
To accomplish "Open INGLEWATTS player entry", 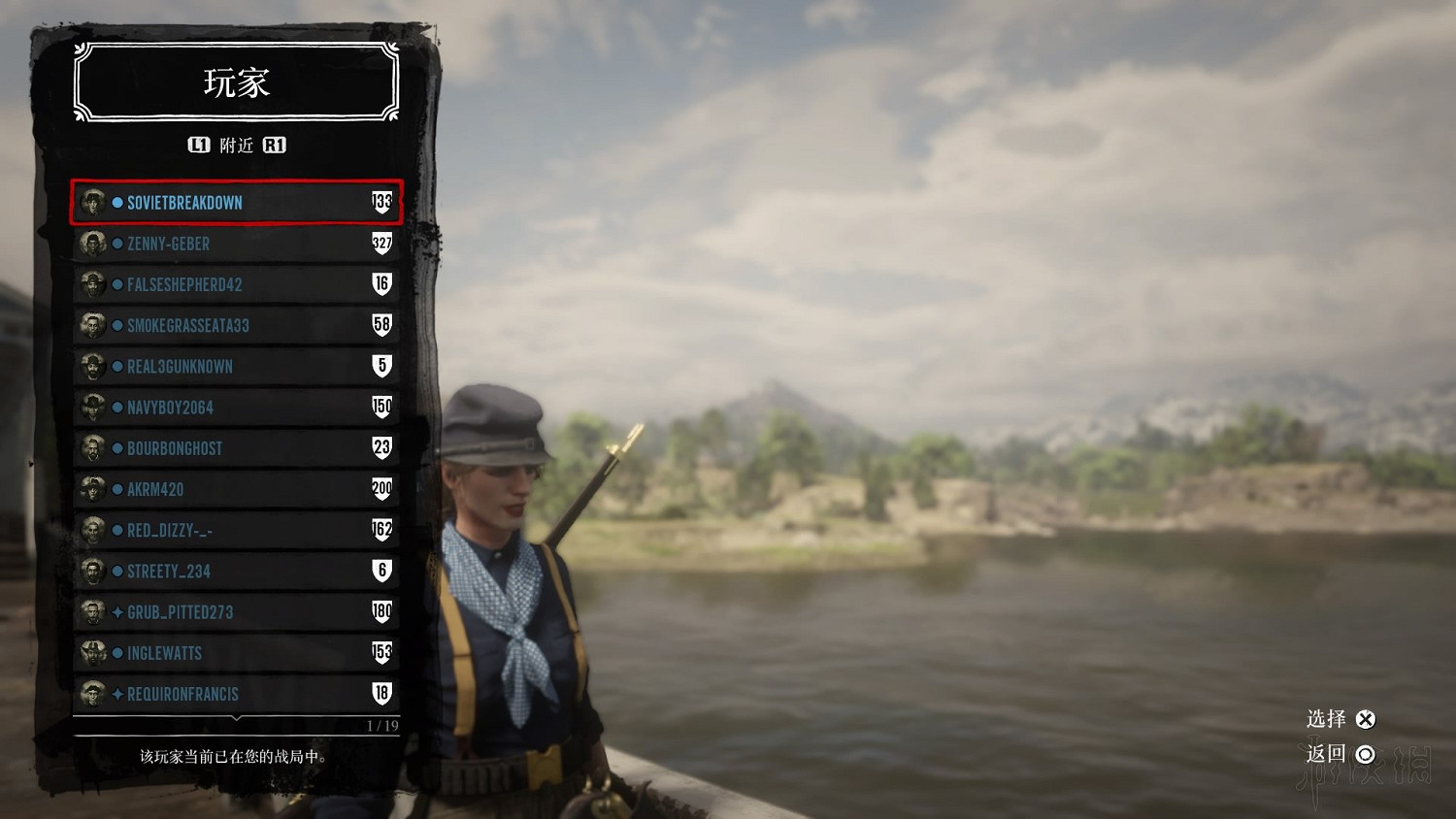I will click(236, 653).
